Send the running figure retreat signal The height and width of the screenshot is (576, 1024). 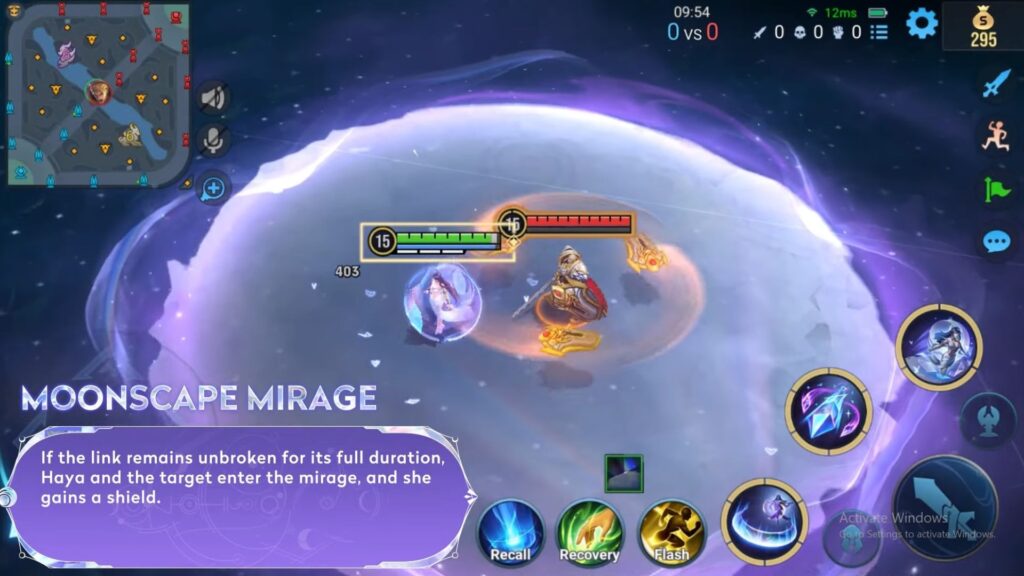coord(995,136)
